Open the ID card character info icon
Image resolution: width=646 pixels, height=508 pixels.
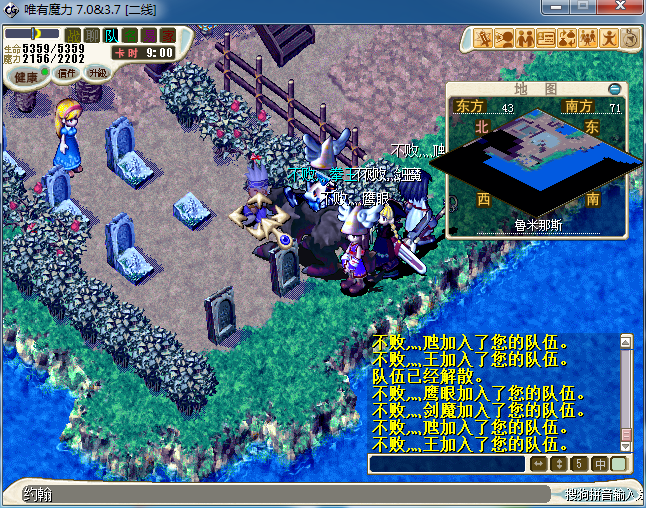546,39
